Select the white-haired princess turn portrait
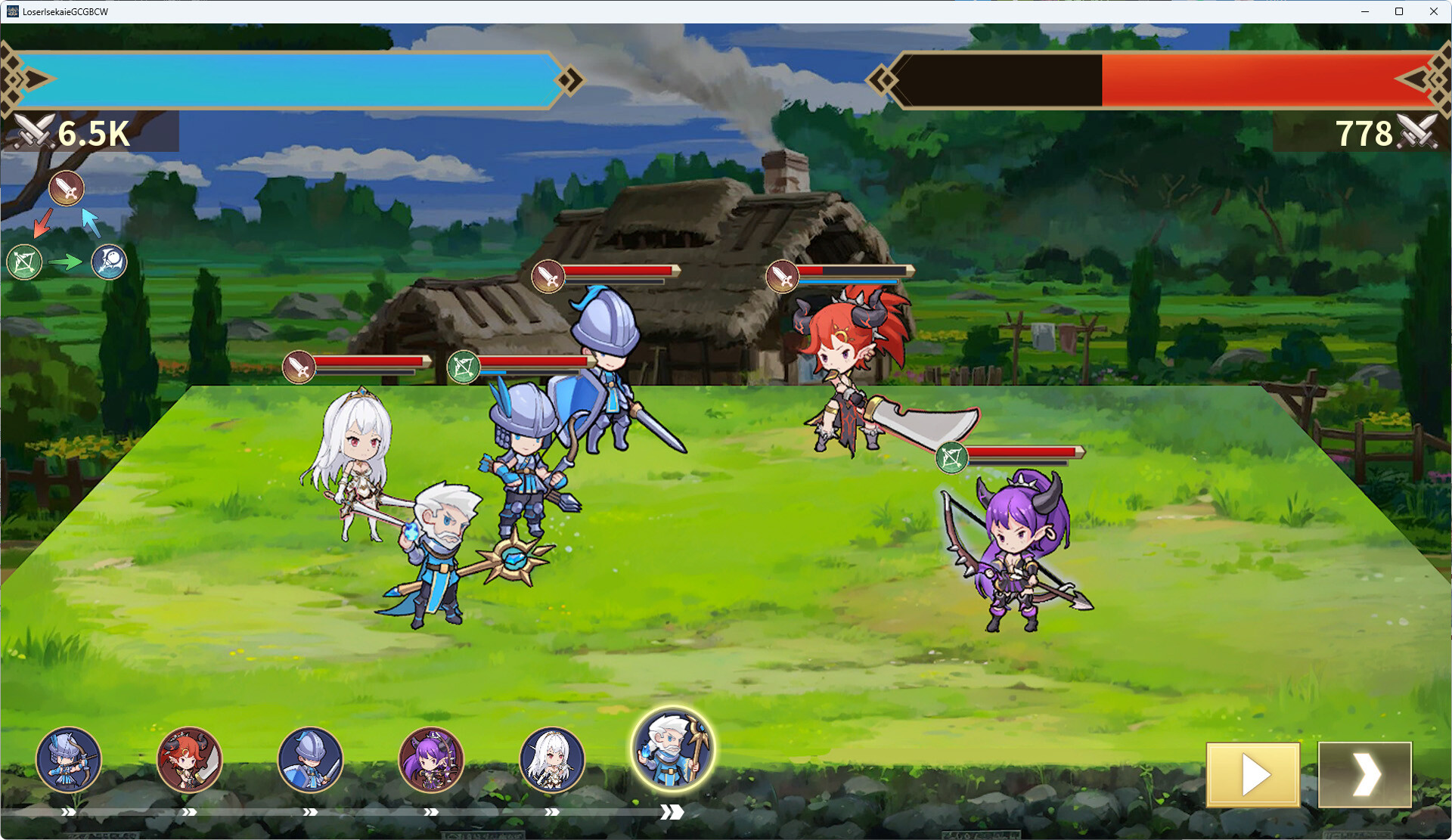The image size is (1452, 840). (552, 759)
